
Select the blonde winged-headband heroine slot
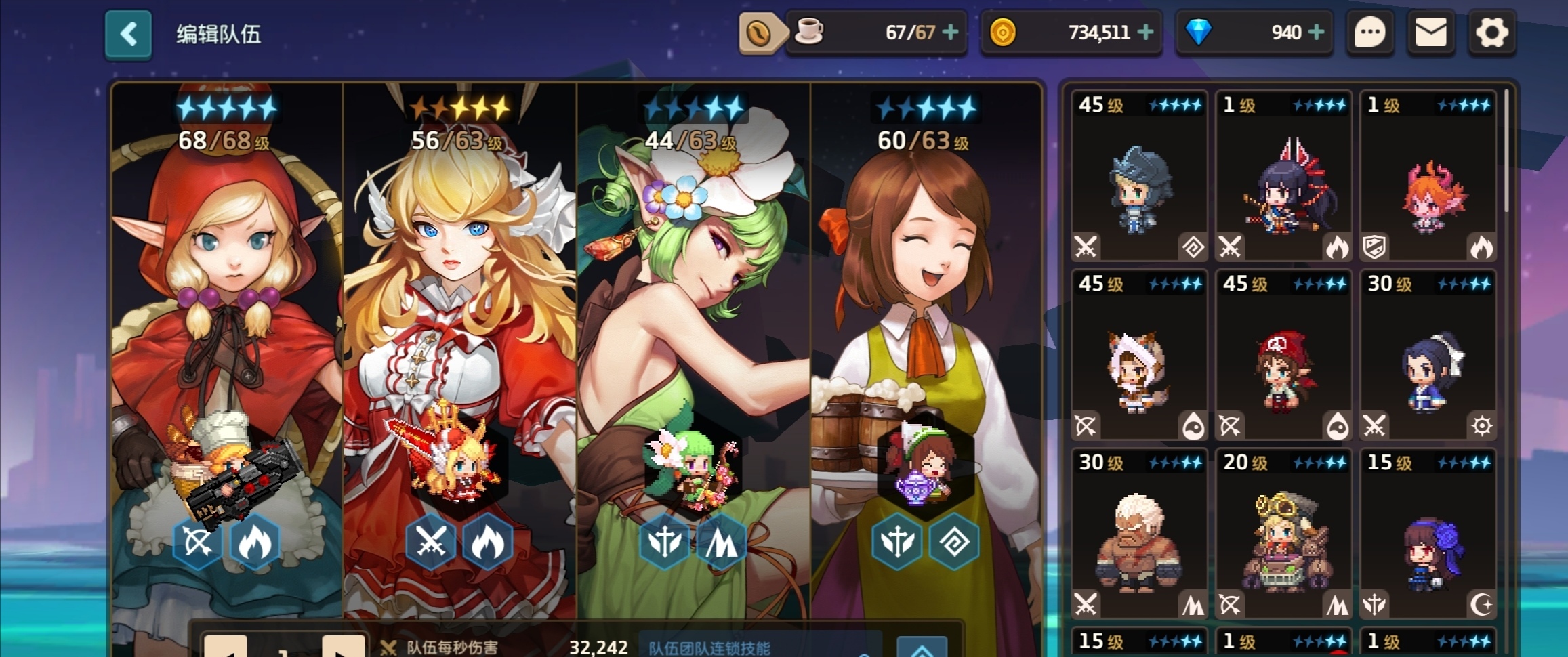[459, 339]
